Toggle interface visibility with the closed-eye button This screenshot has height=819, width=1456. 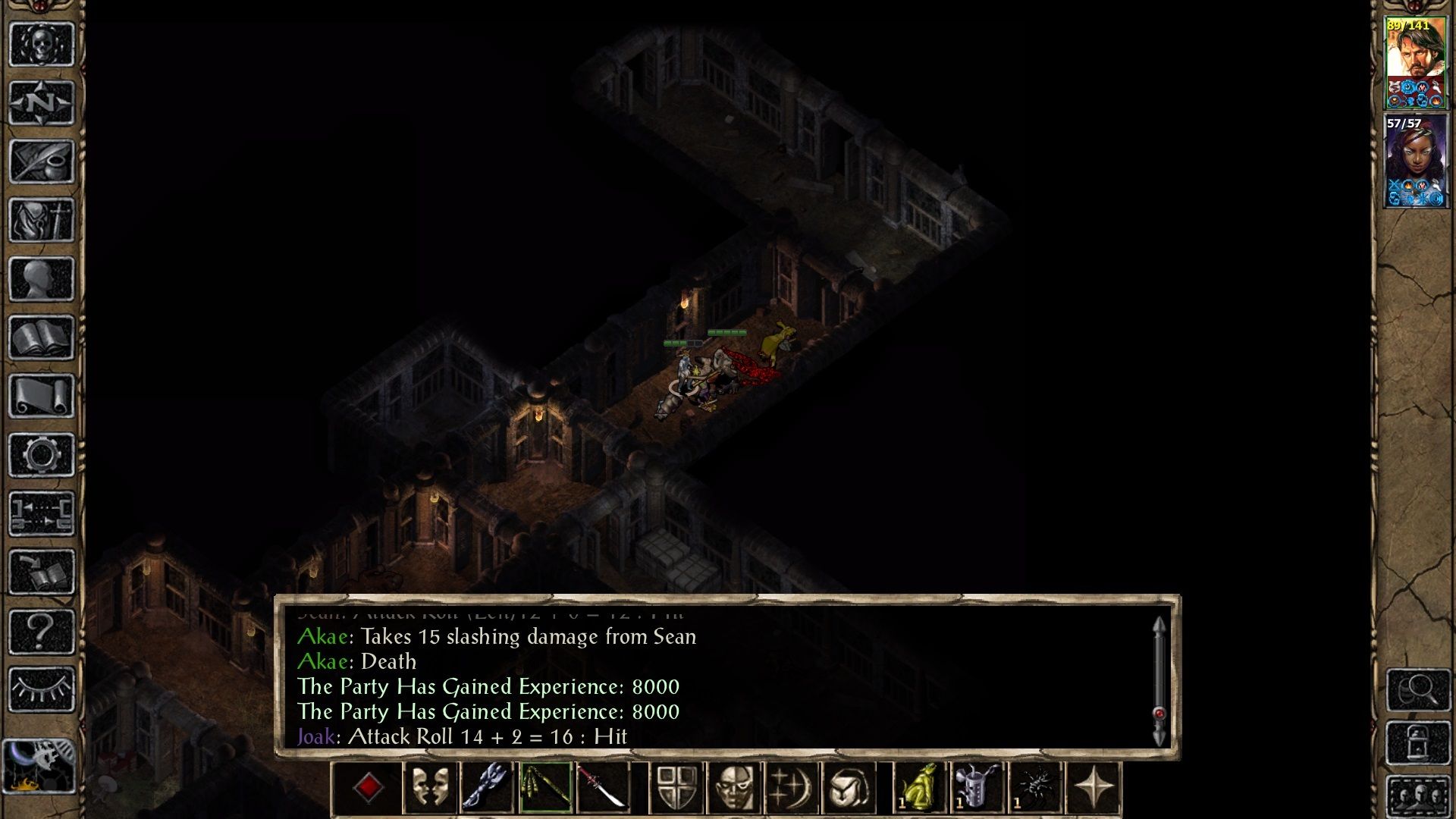(42, 689)
